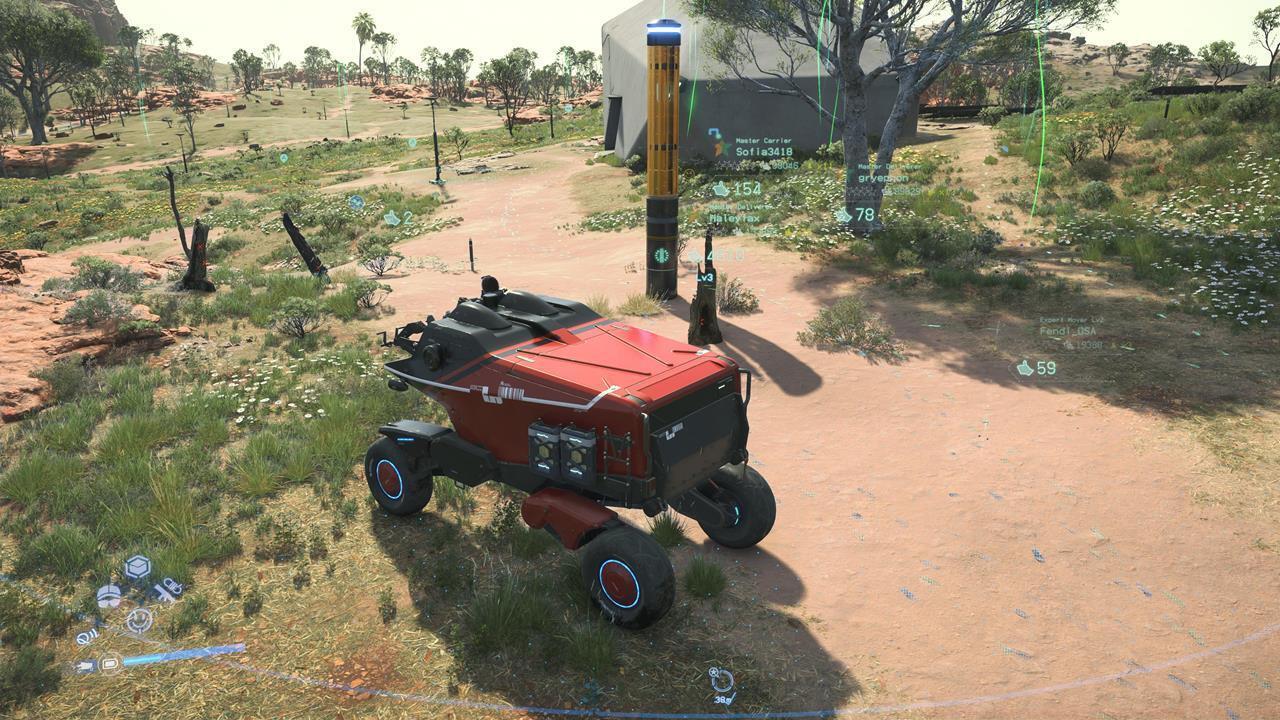This screenshot has width=1280, height=720.
Task: Select the chiral signal icon bottom-left
Action: [x=87, y=637]
